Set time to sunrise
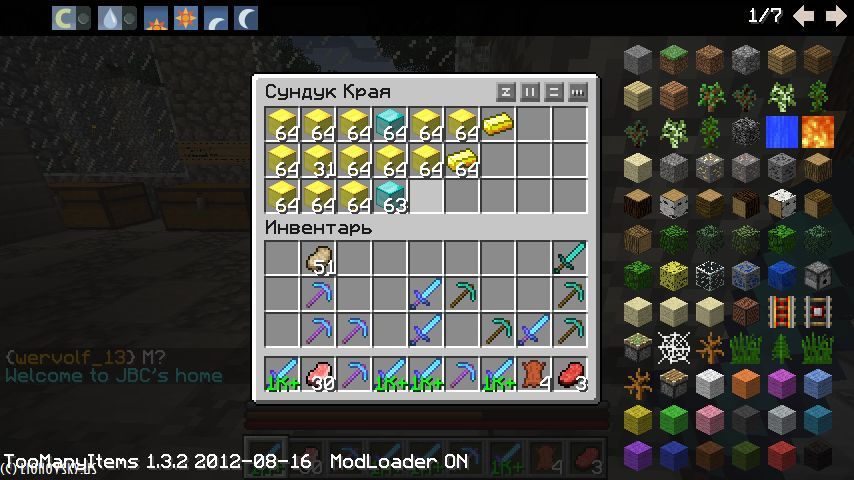Screen dimensions: 854x480 click(155, 17)
